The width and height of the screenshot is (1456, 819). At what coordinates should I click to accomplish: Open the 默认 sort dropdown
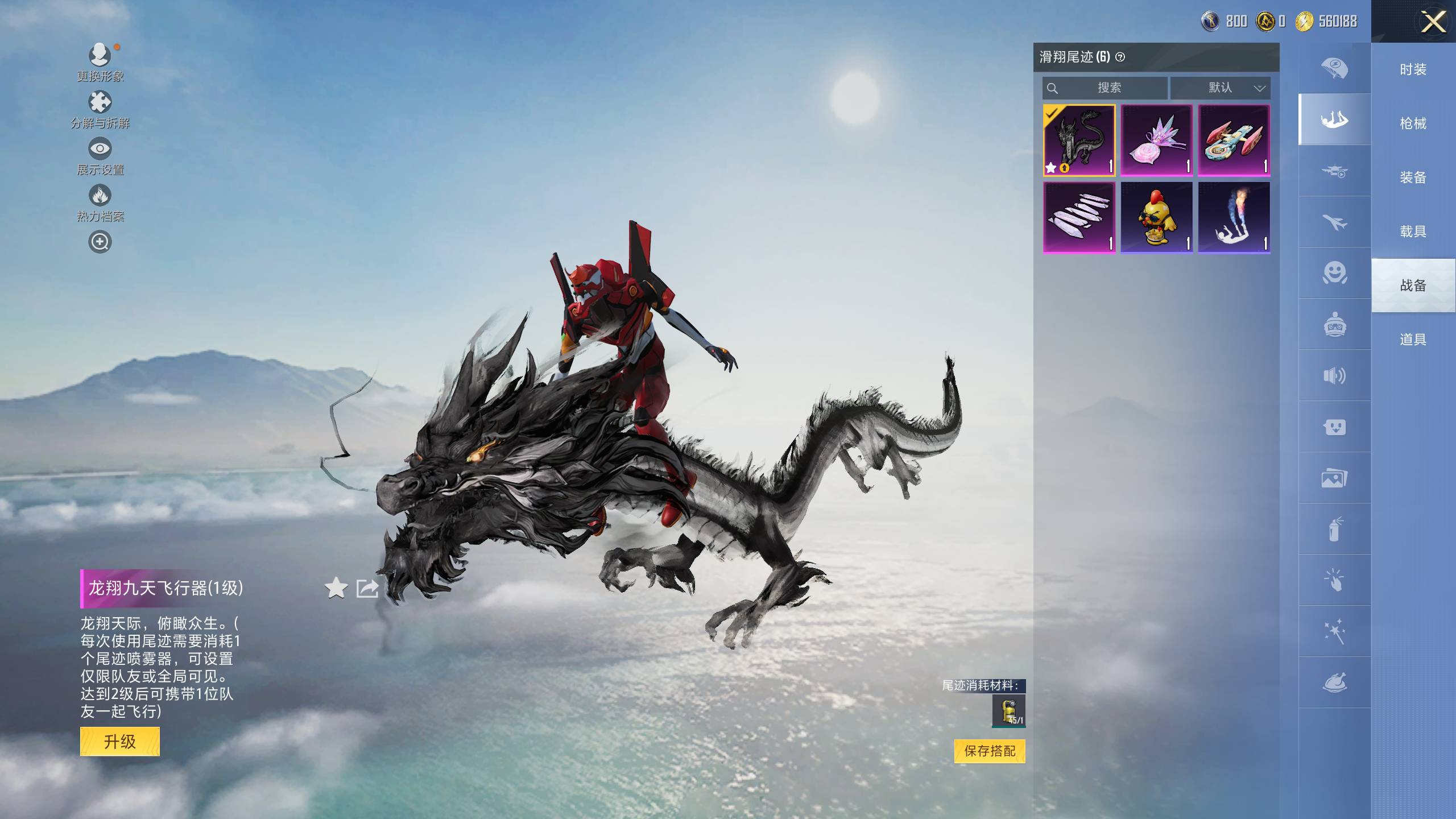pos(1220,88)
